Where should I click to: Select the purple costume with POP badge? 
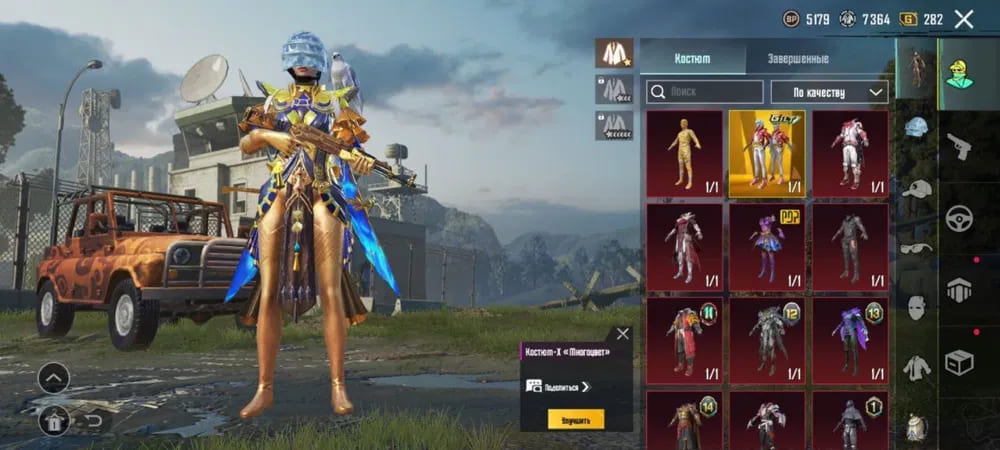coord(766,246)
